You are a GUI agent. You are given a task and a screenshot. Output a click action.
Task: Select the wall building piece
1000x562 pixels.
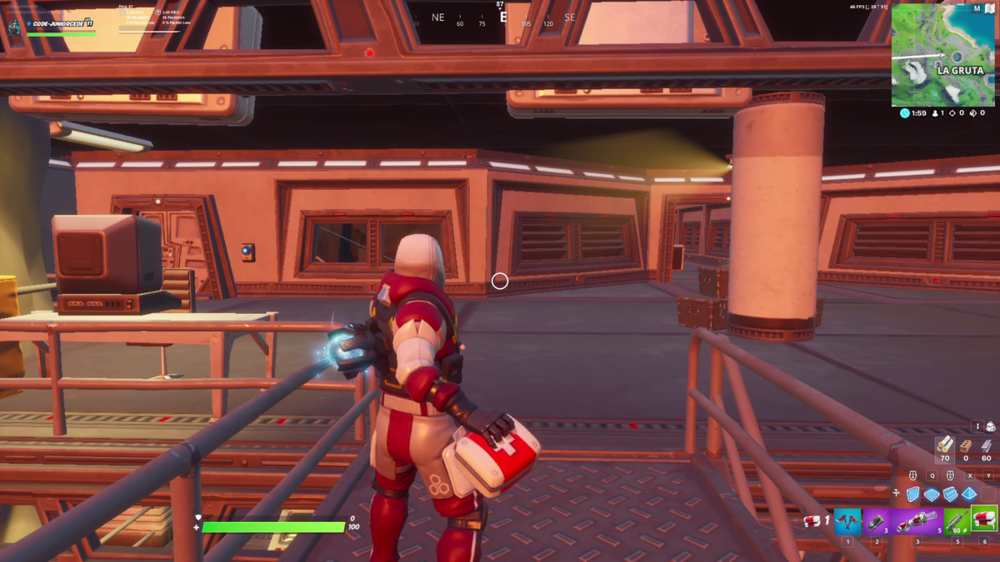913,494
